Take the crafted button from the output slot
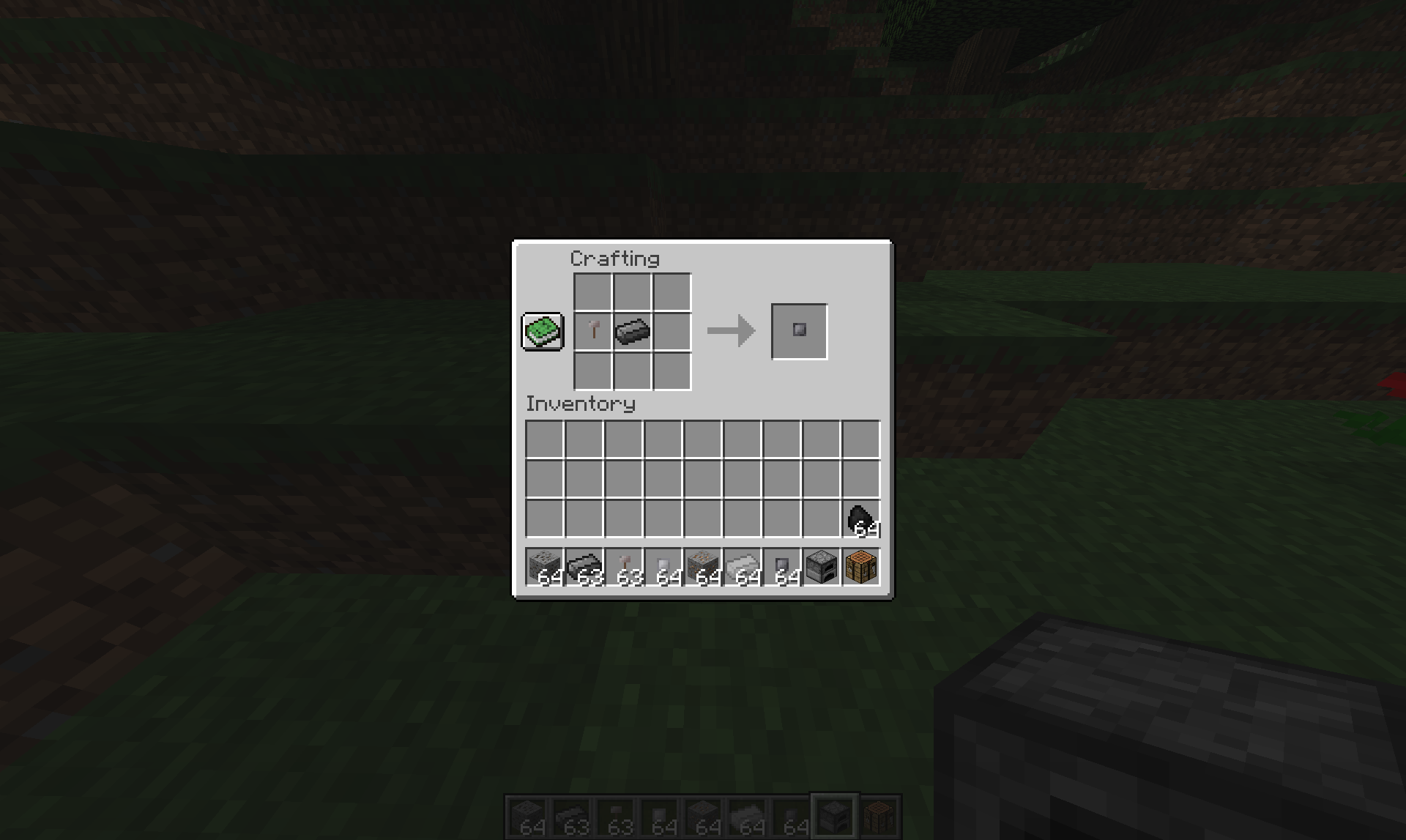Screen dimensions: 1406x840 tap(798, 330)
